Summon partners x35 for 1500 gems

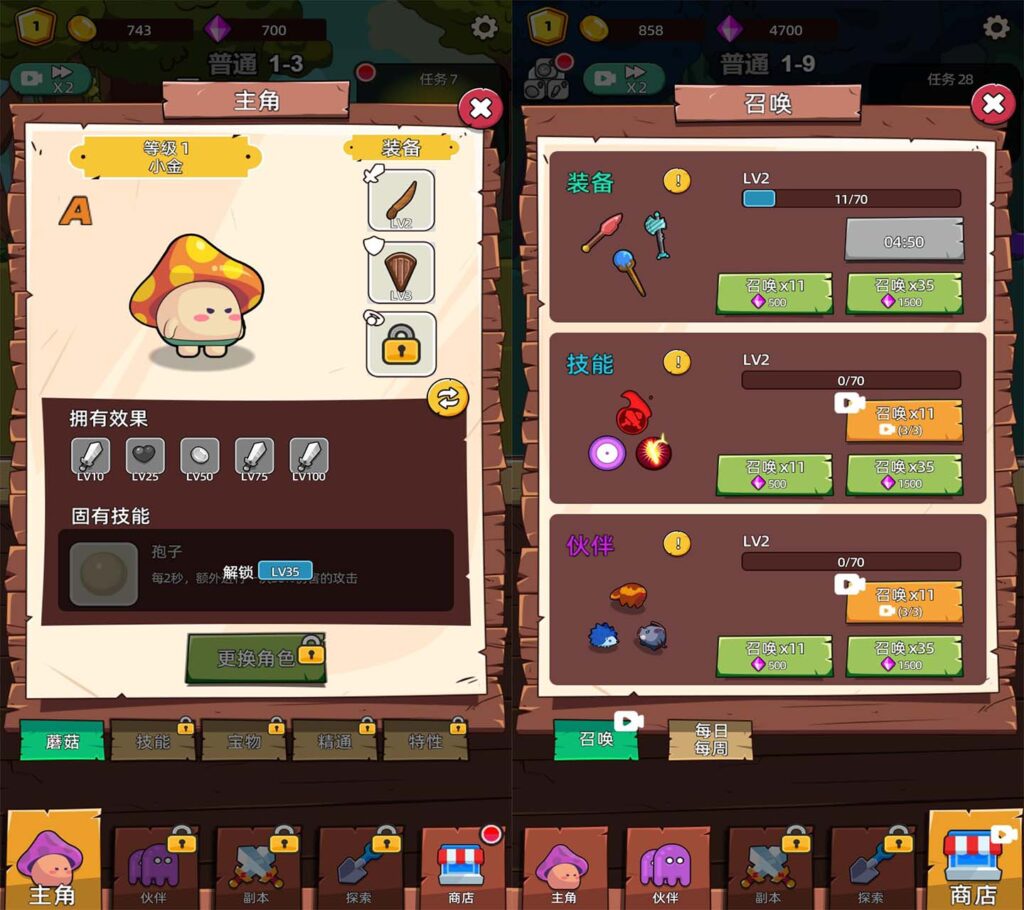click(904, 656)
